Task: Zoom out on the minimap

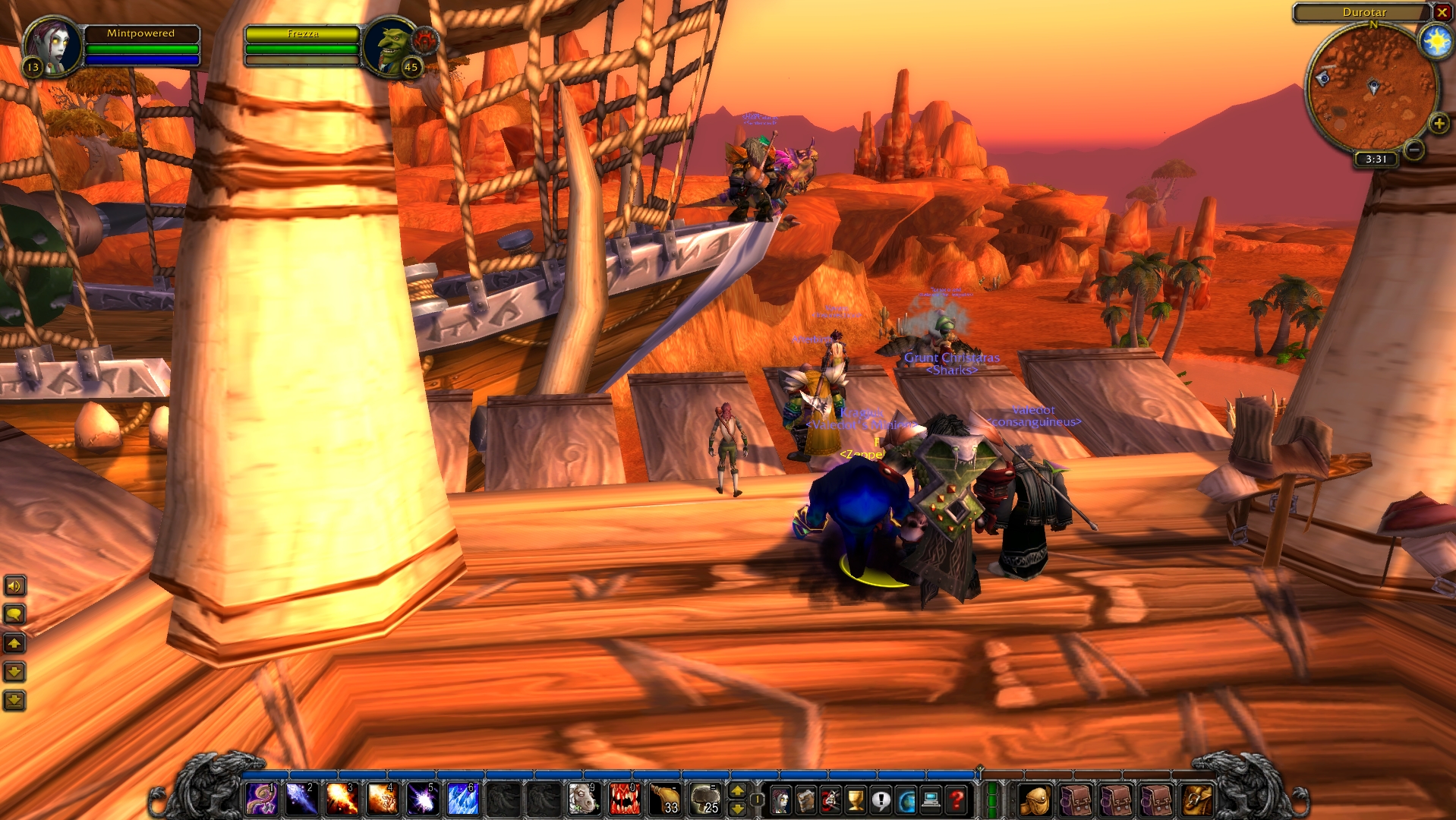Action: (x=1413, y=150)
